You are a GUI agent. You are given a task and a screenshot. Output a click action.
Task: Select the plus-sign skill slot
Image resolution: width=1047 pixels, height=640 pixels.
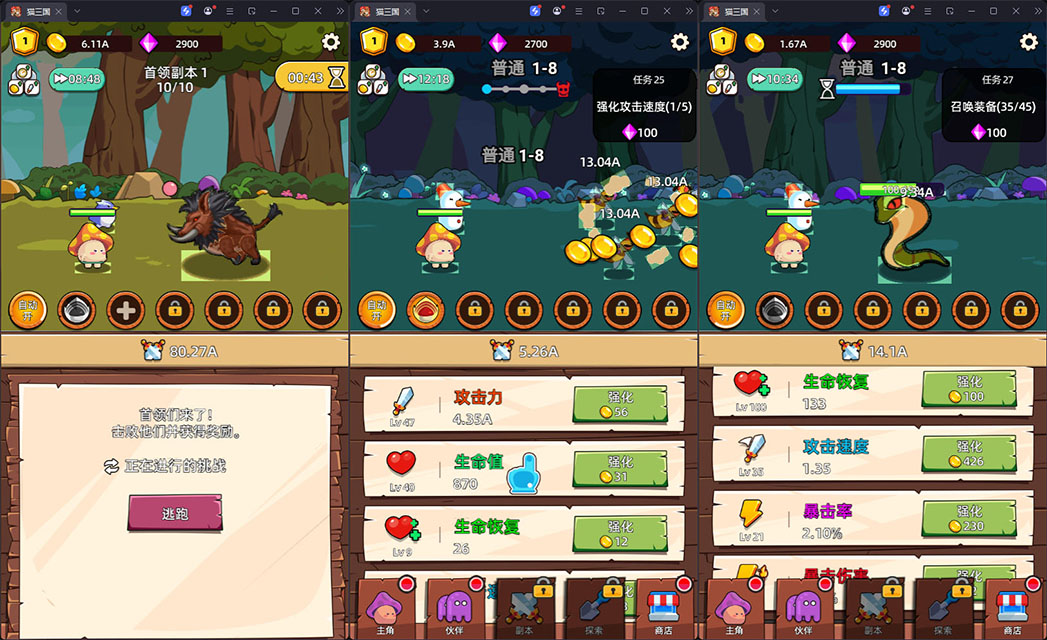[x=126, y=310]
